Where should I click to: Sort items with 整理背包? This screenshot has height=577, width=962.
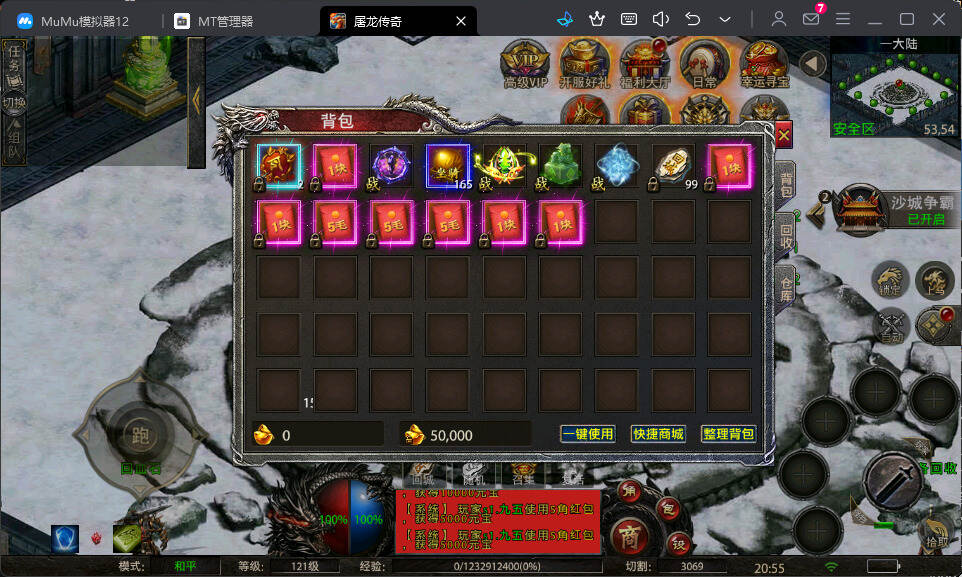click(728, 434)
